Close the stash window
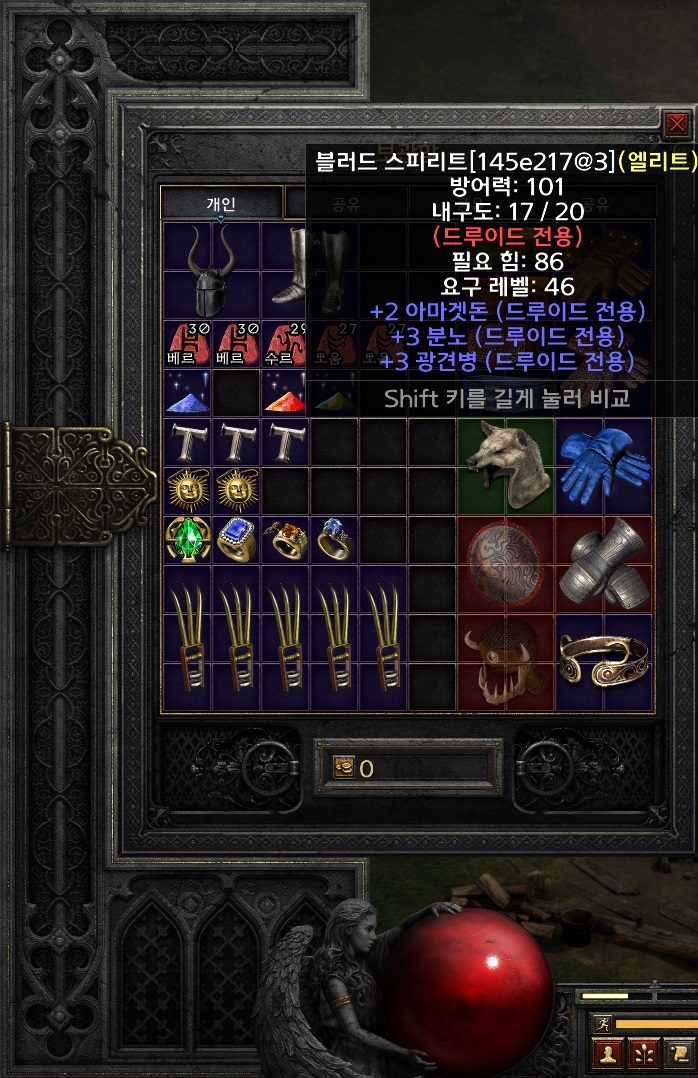Screen dimensions: 698x1078 [x=677, y=124]
